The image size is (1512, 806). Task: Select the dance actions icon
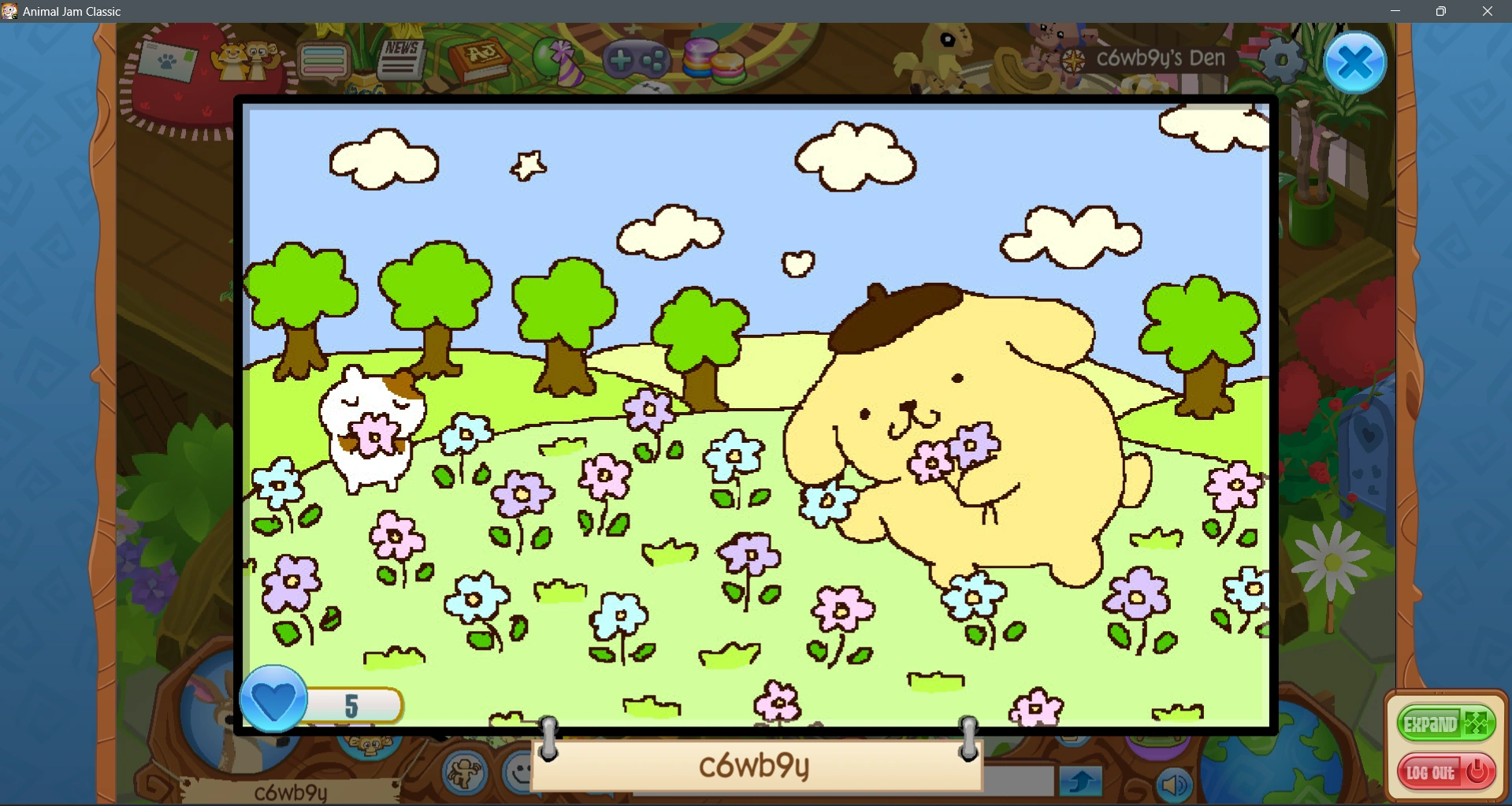tap(466, 774)
